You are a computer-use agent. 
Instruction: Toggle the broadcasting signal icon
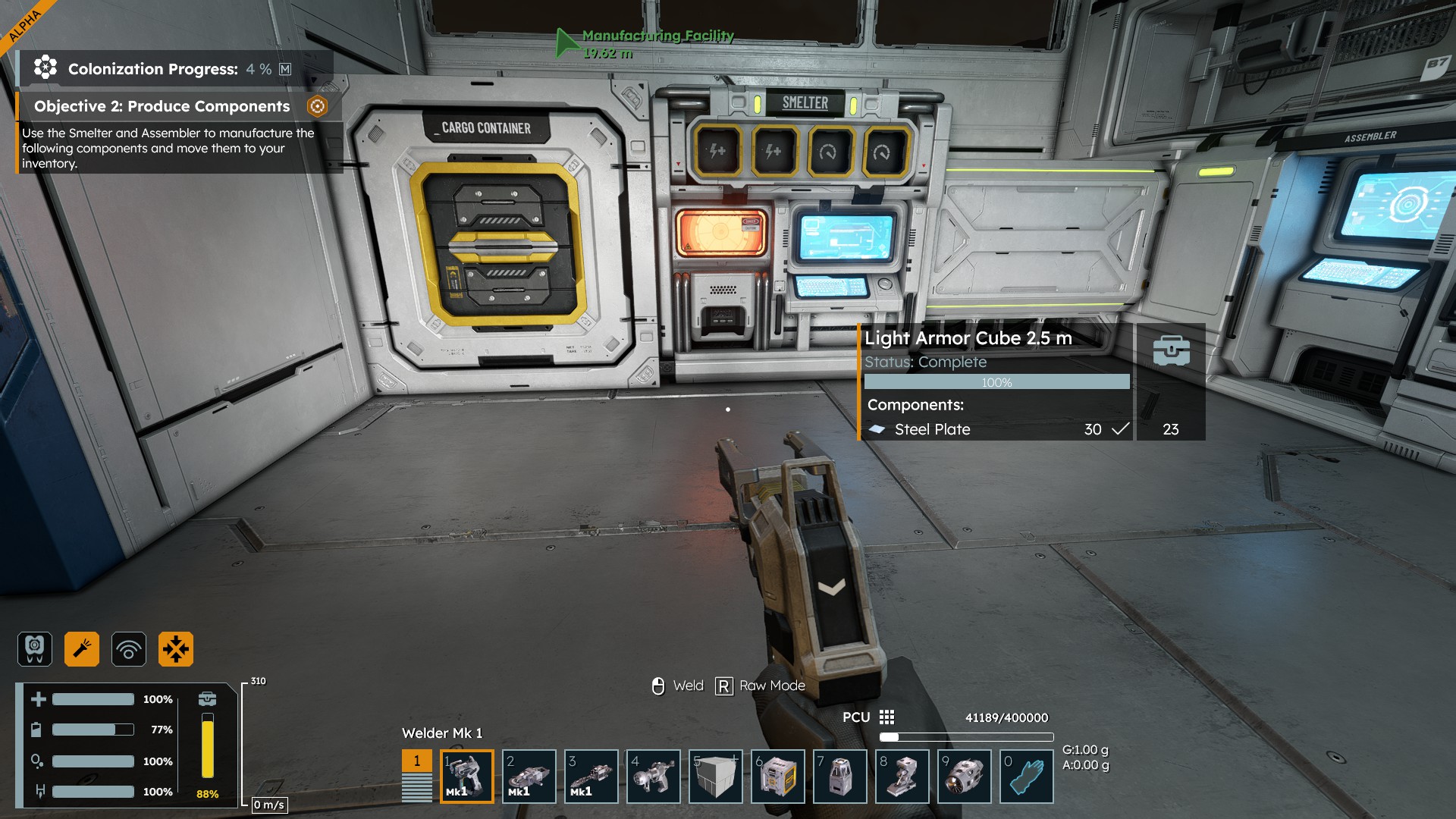[129, 649]
